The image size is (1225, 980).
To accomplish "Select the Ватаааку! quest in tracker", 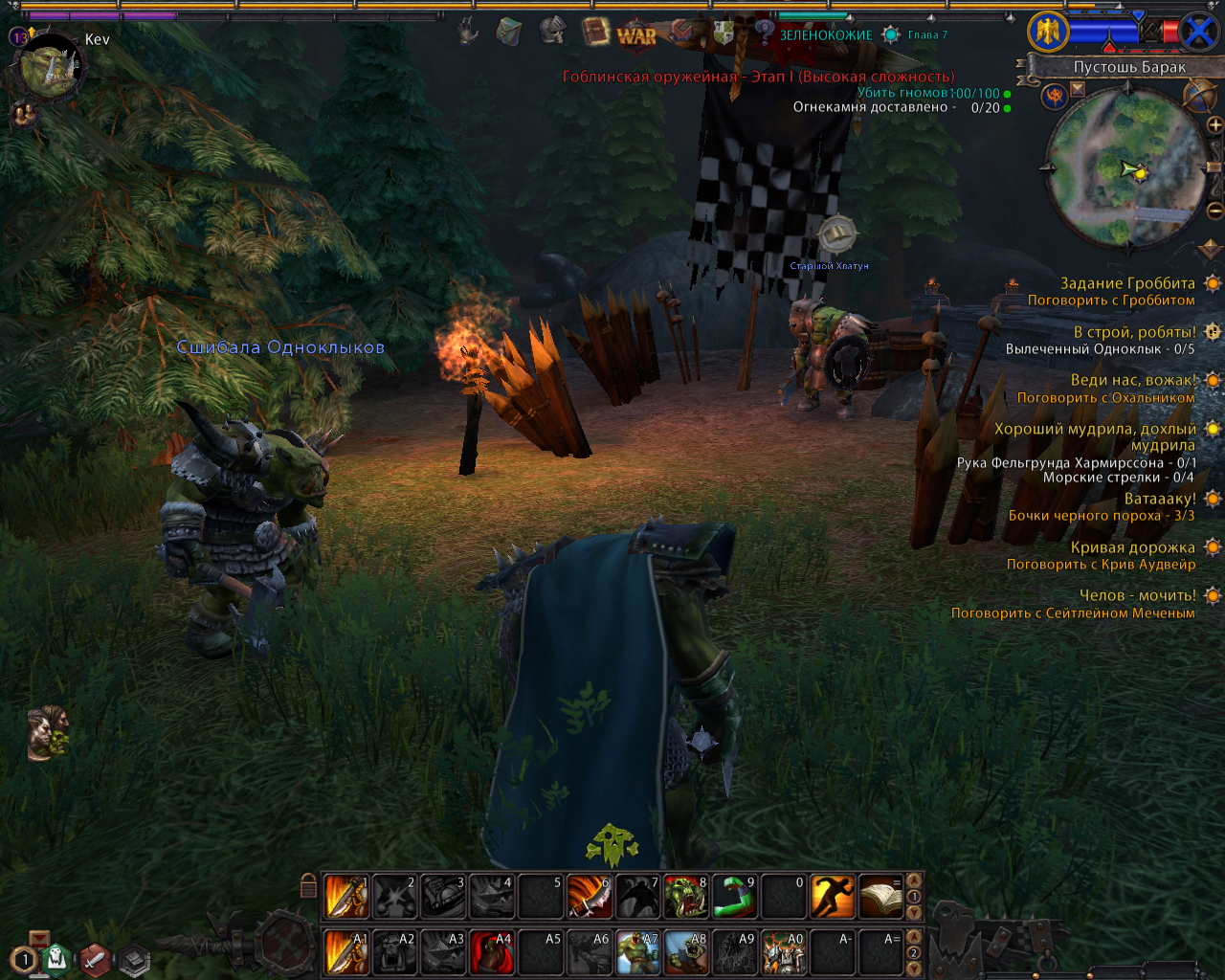I will point(1160,499).
